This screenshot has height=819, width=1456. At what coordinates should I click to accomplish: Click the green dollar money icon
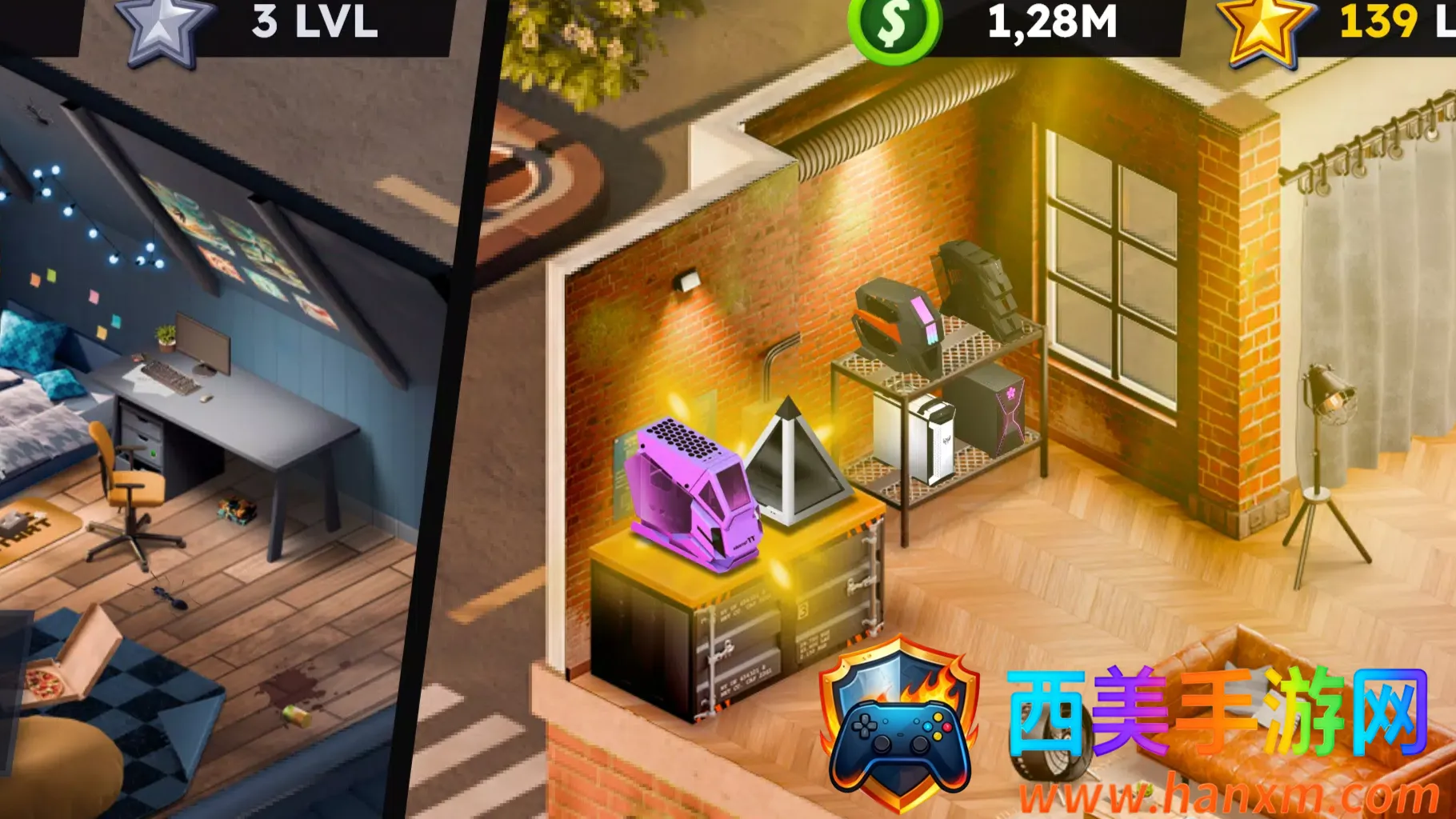pos(894,27)
